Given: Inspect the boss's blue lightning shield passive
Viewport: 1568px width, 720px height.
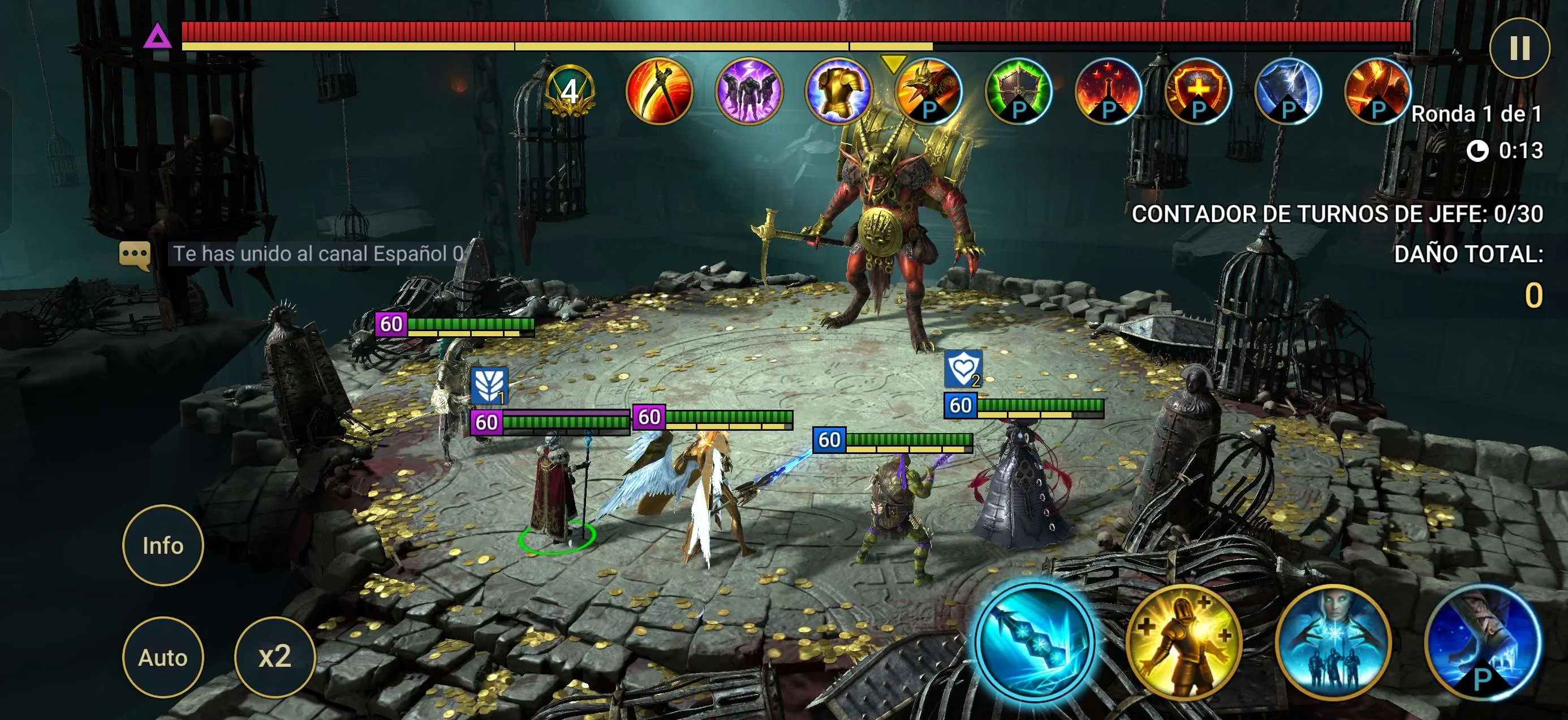Looking at the screenshot, I should click(x=1287, y=91).
